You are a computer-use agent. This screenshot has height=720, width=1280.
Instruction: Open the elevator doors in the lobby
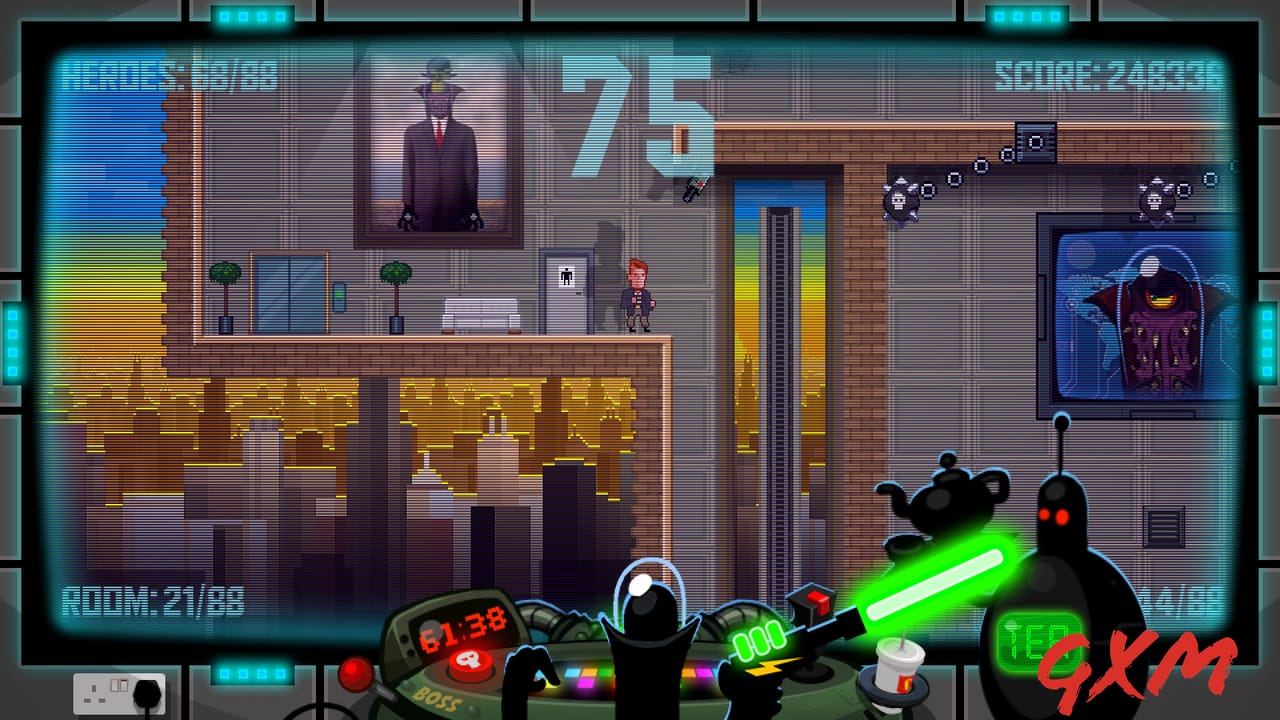click(x=290, y=290)
